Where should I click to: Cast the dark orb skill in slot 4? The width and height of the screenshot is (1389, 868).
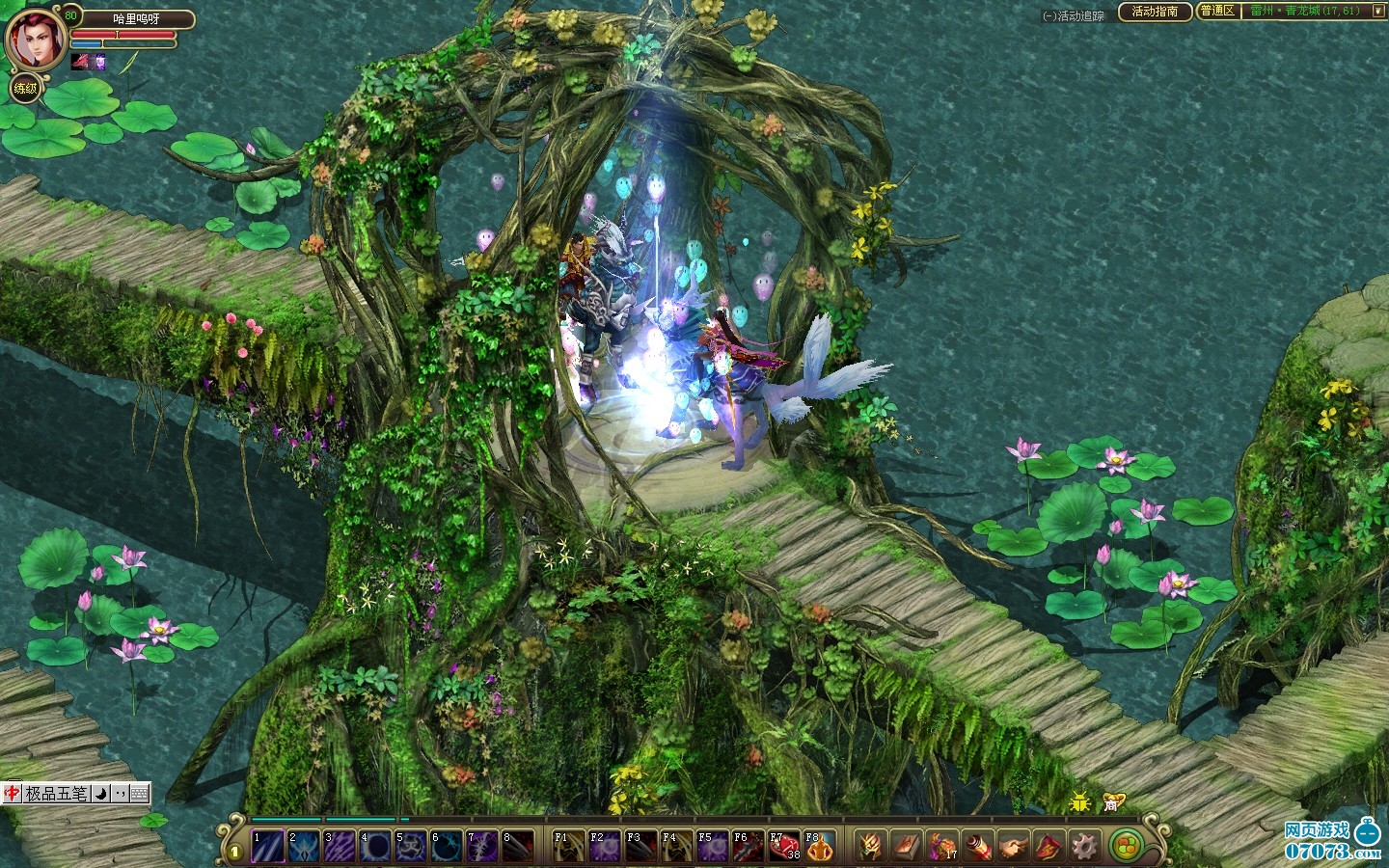coord(375,847)
